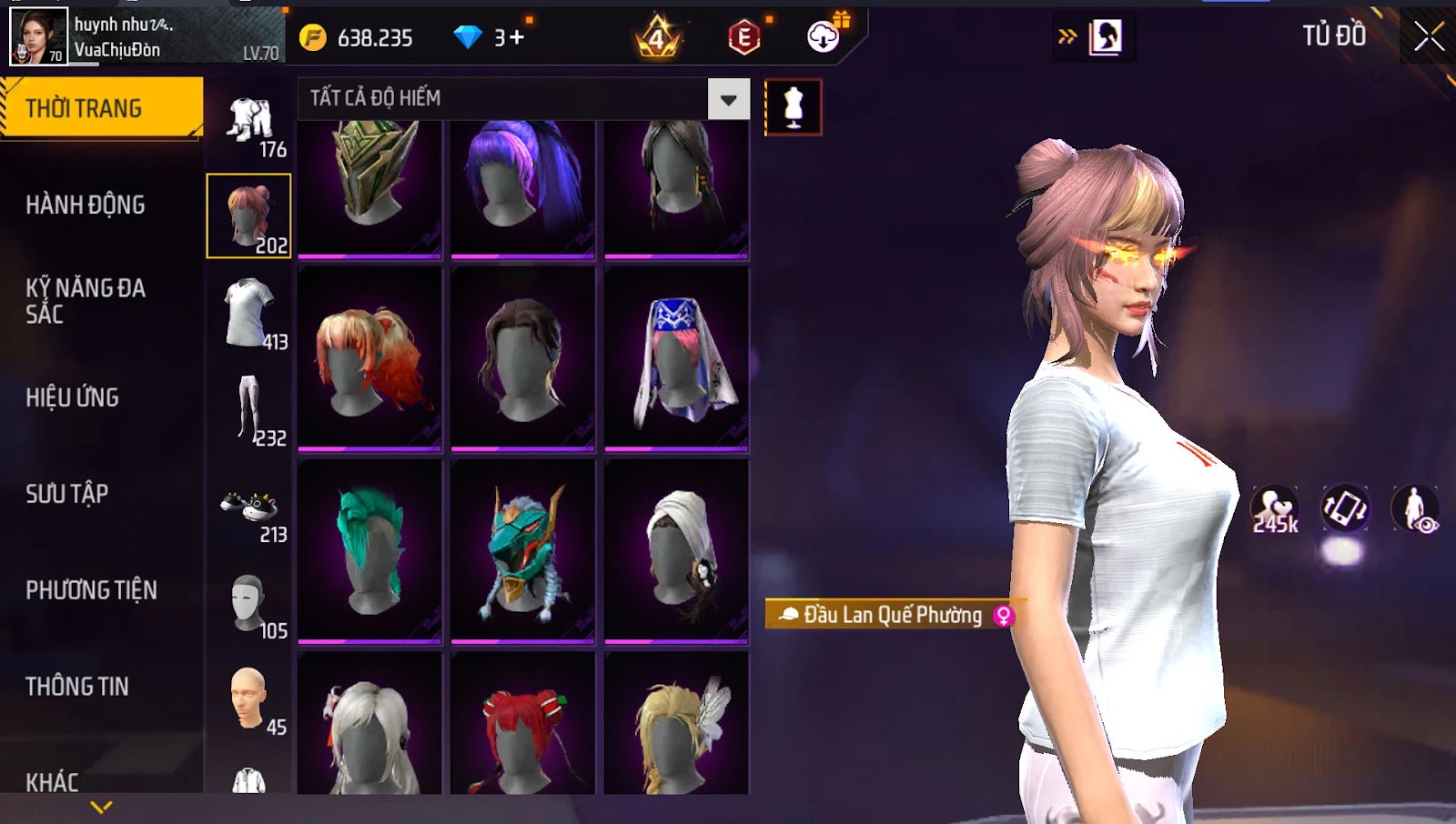
Task: Equip the teal mohawk hairstyle
Action: click(x=369, y=550)
